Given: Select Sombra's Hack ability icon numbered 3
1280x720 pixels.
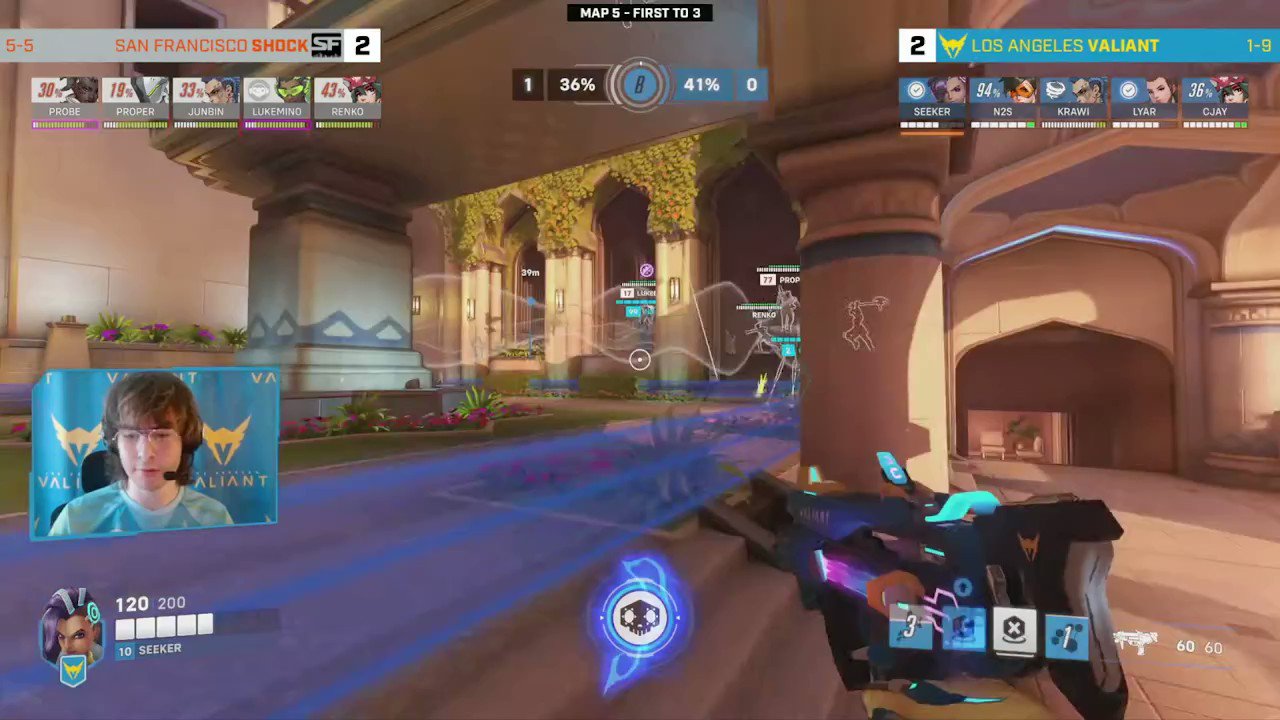Looking at the screenshot, I should coord(910,627).
